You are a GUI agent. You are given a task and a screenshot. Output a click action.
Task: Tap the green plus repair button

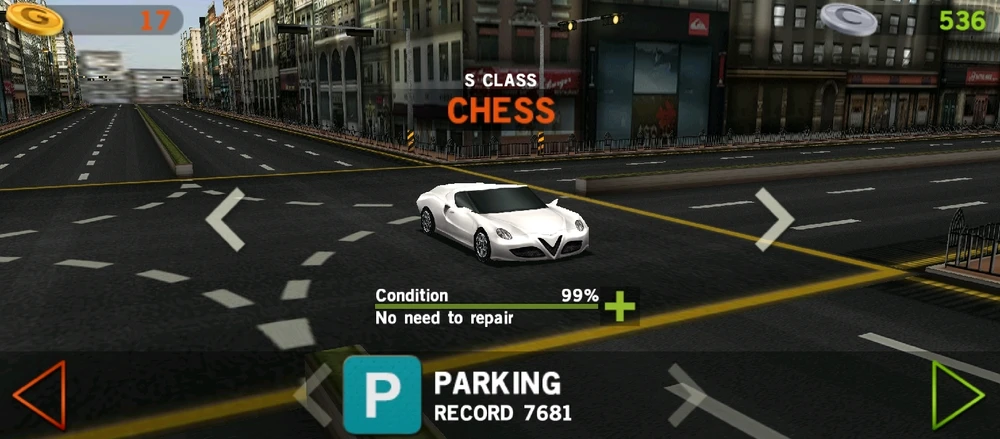click(620, 305)
